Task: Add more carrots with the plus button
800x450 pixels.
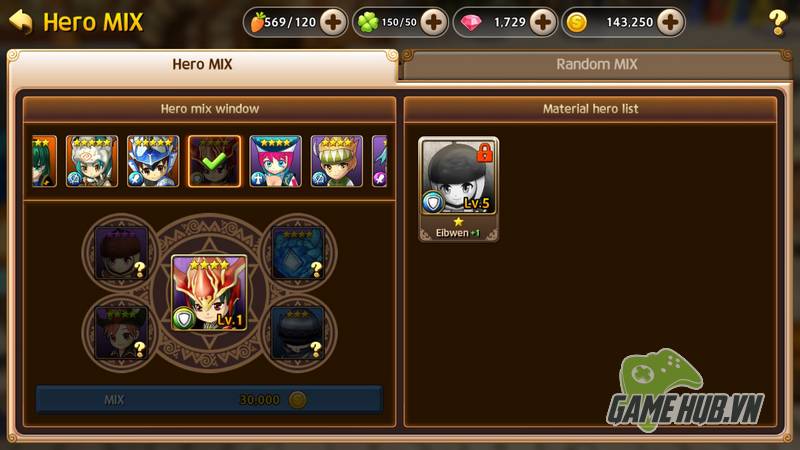Action: (333, 21)
